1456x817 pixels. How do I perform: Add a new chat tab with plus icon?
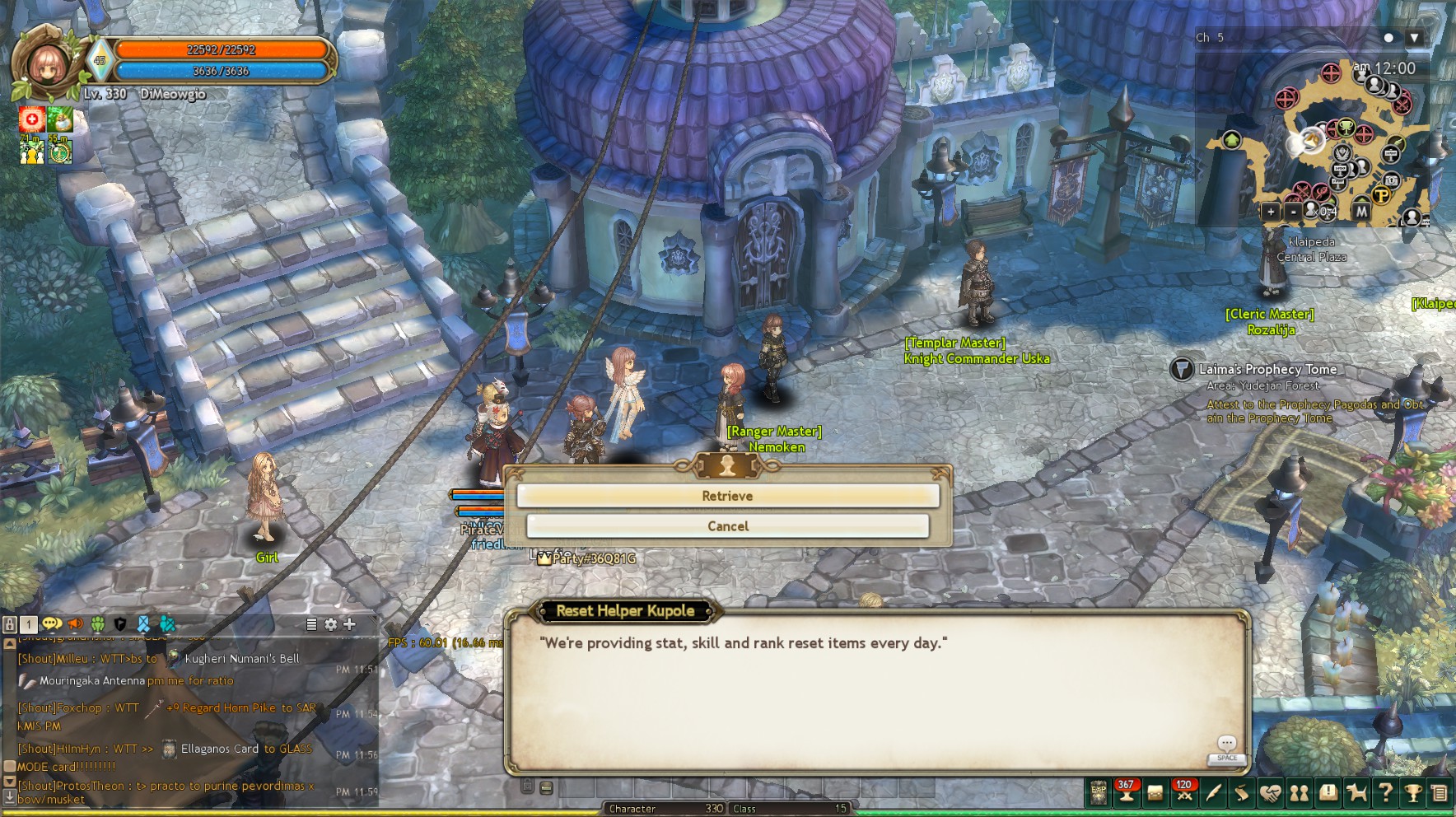[x=349, y=624]
